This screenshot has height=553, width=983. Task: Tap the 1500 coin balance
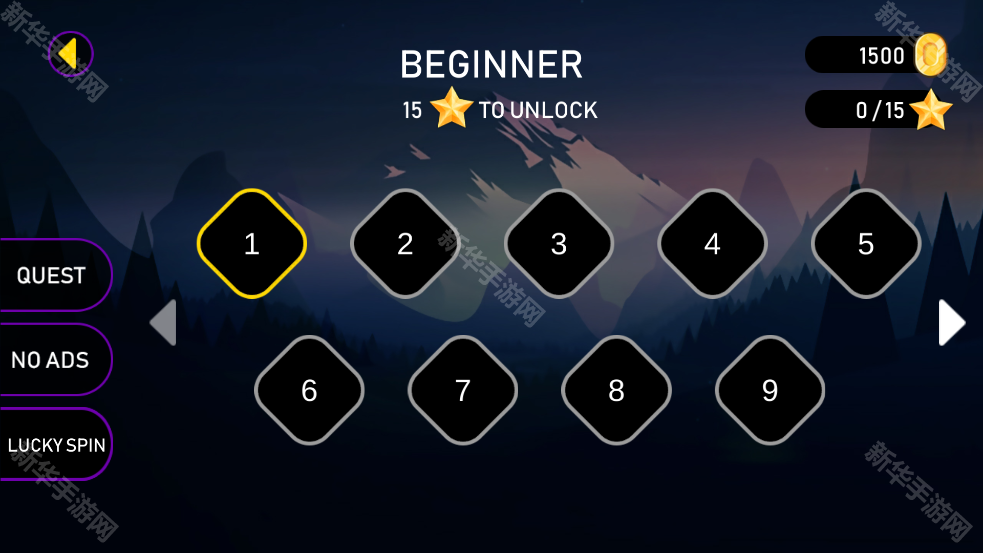(x=875, y=55)
